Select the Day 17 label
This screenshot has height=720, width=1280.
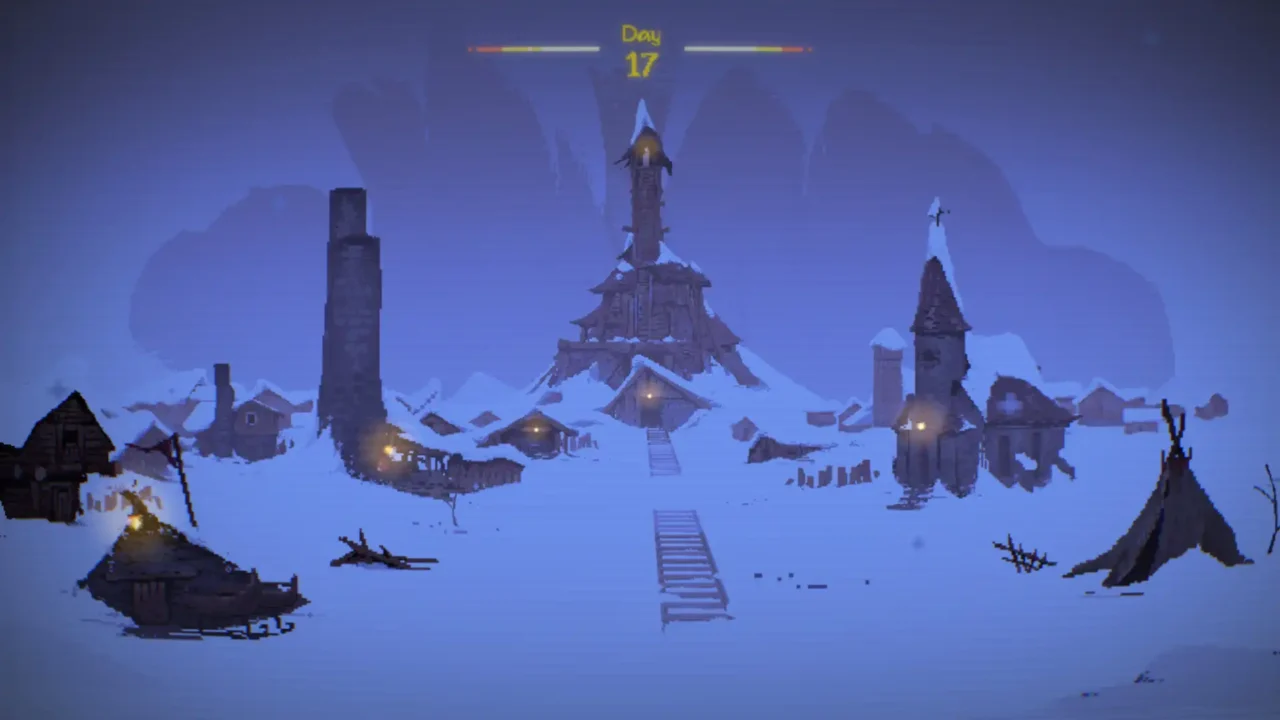point(640,35)
